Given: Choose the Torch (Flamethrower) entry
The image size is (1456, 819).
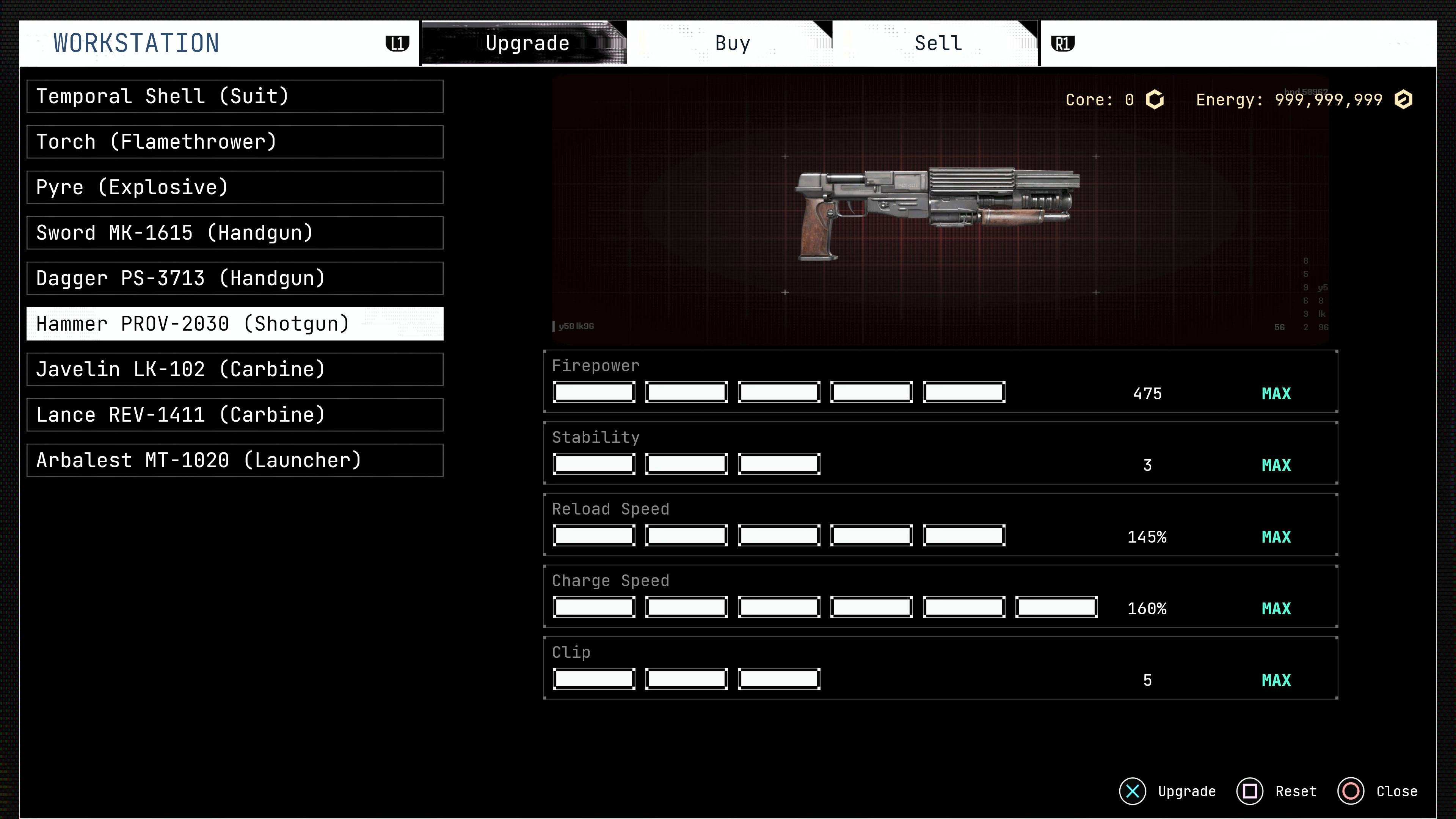Looking at the screenshot, I should pos(235,142).
